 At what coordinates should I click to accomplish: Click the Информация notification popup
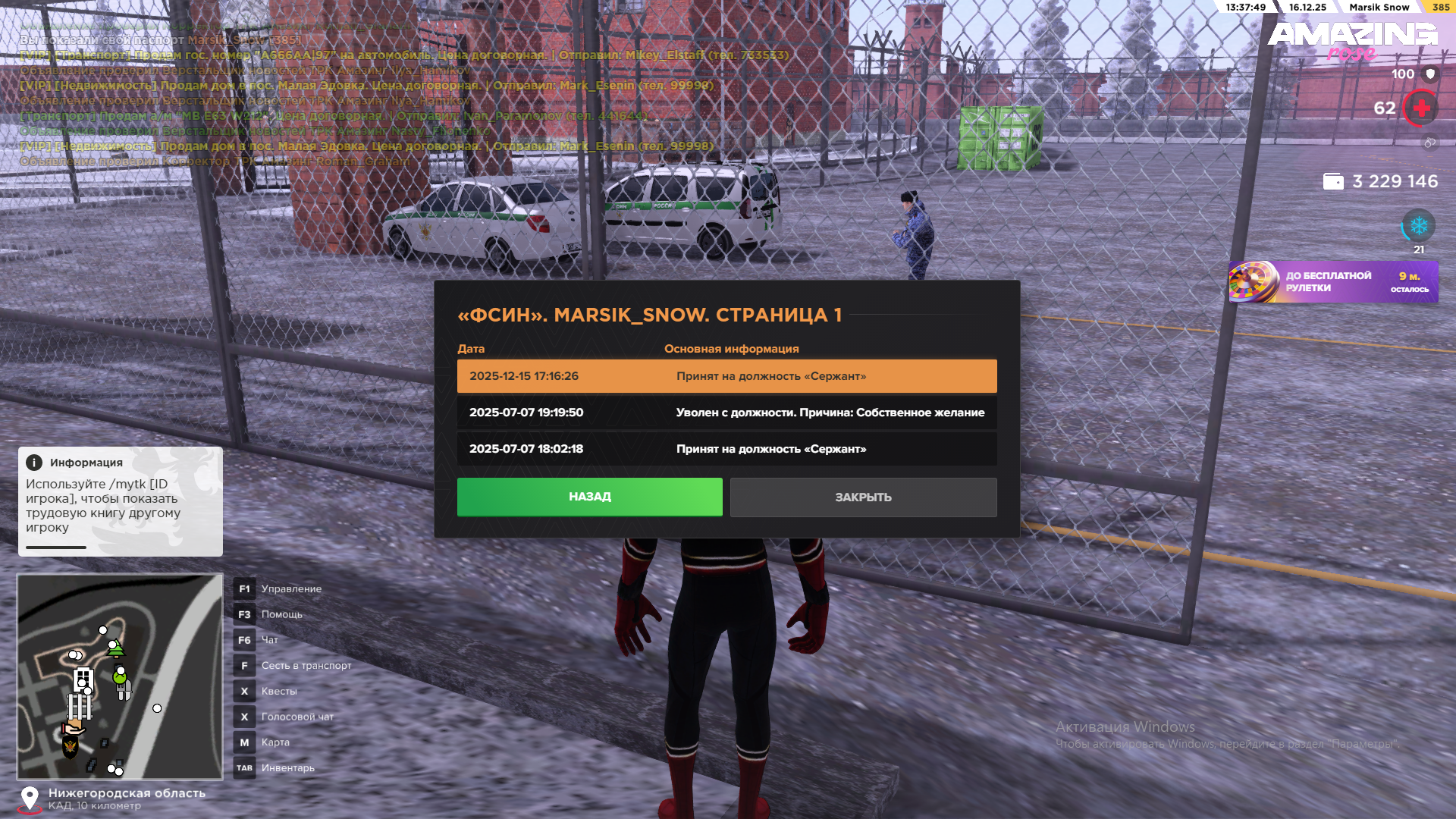pos(120,500)
